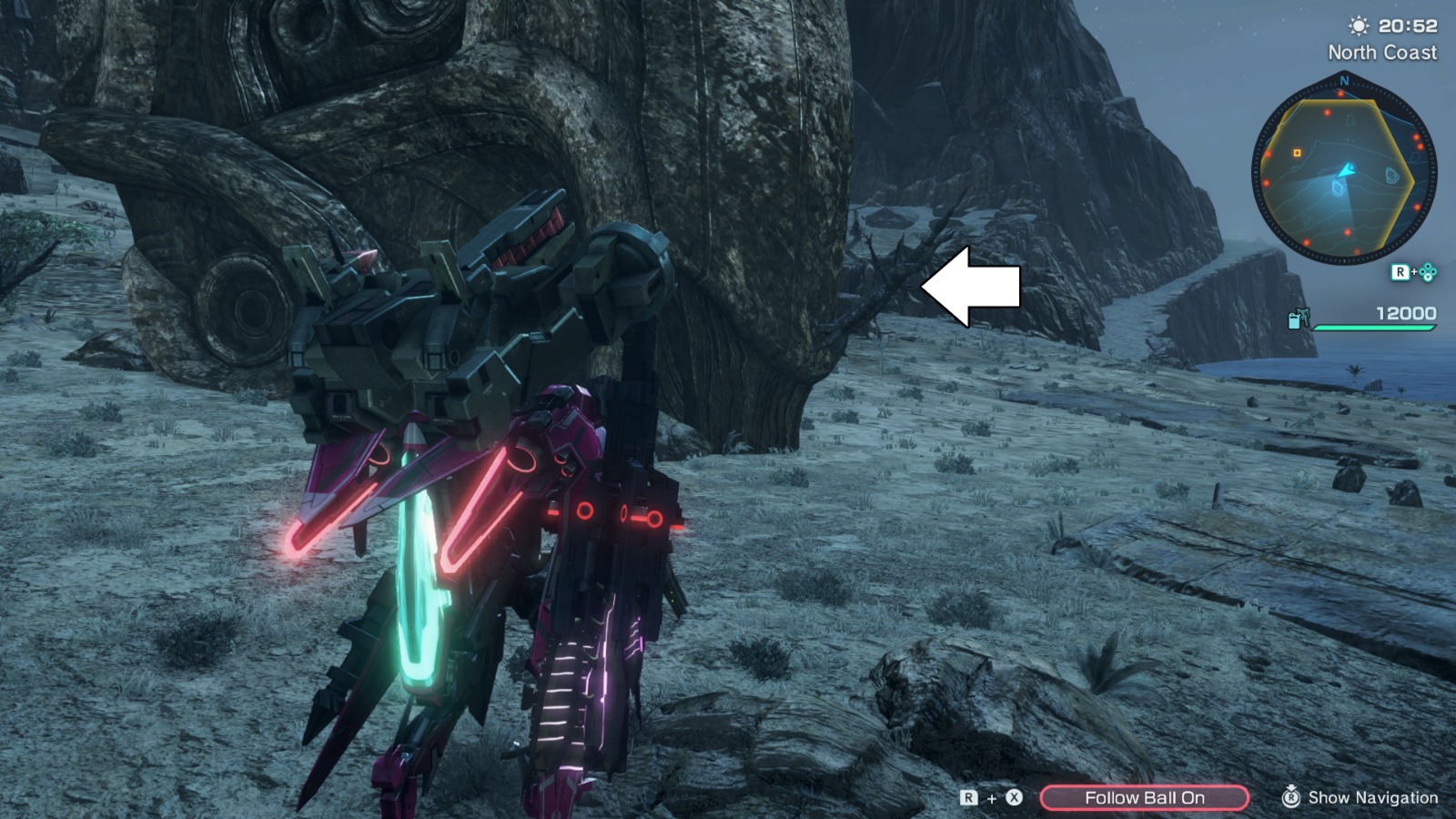This screenshot has width=1456, height=819.
Task: Disable Show Navigation
Action: pyautogui.click(x=1373, y=797)
